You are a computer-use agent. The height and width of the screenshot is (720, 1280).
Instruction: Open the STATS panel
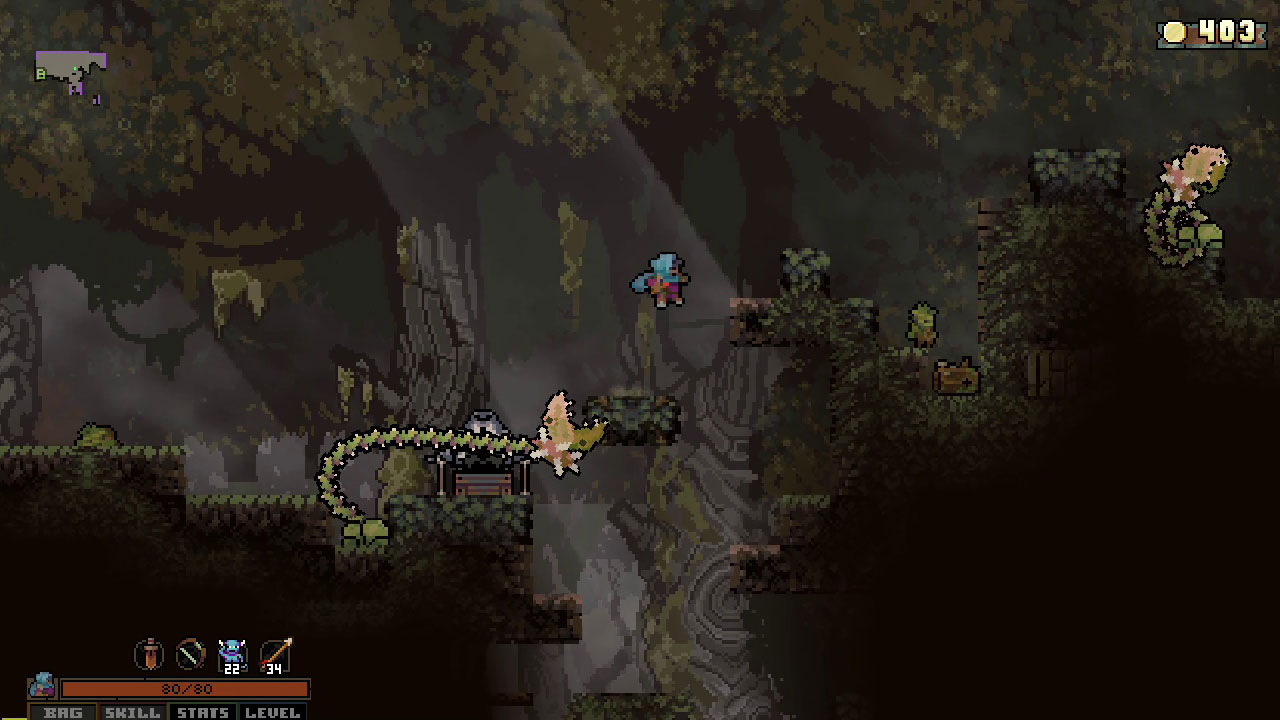pyautogui.click(x=204, y=712)
